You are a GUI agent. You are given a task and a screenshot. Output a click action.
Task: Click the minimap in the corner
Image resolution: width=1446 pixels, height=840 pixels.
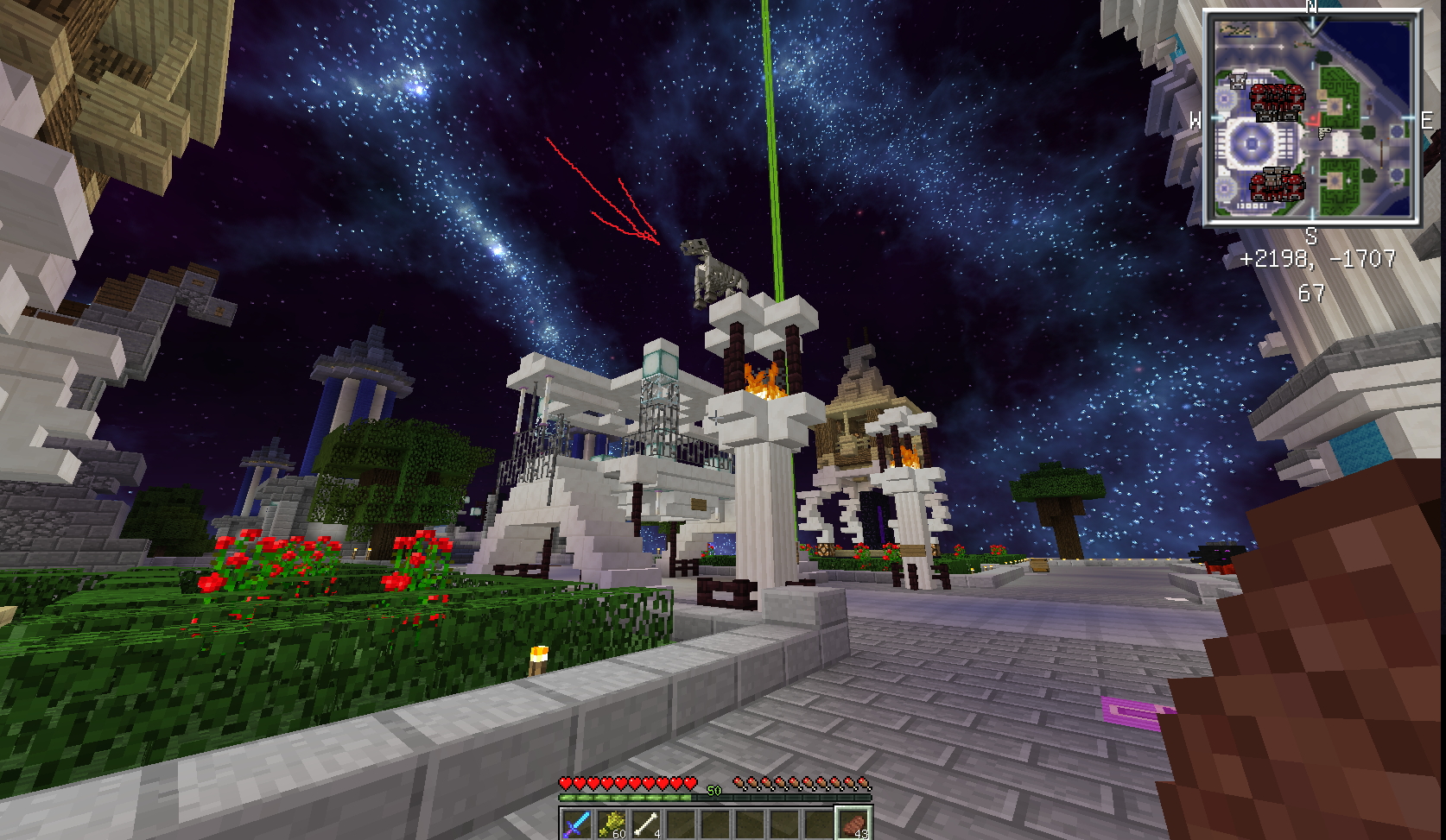[x=1311, y=117]
